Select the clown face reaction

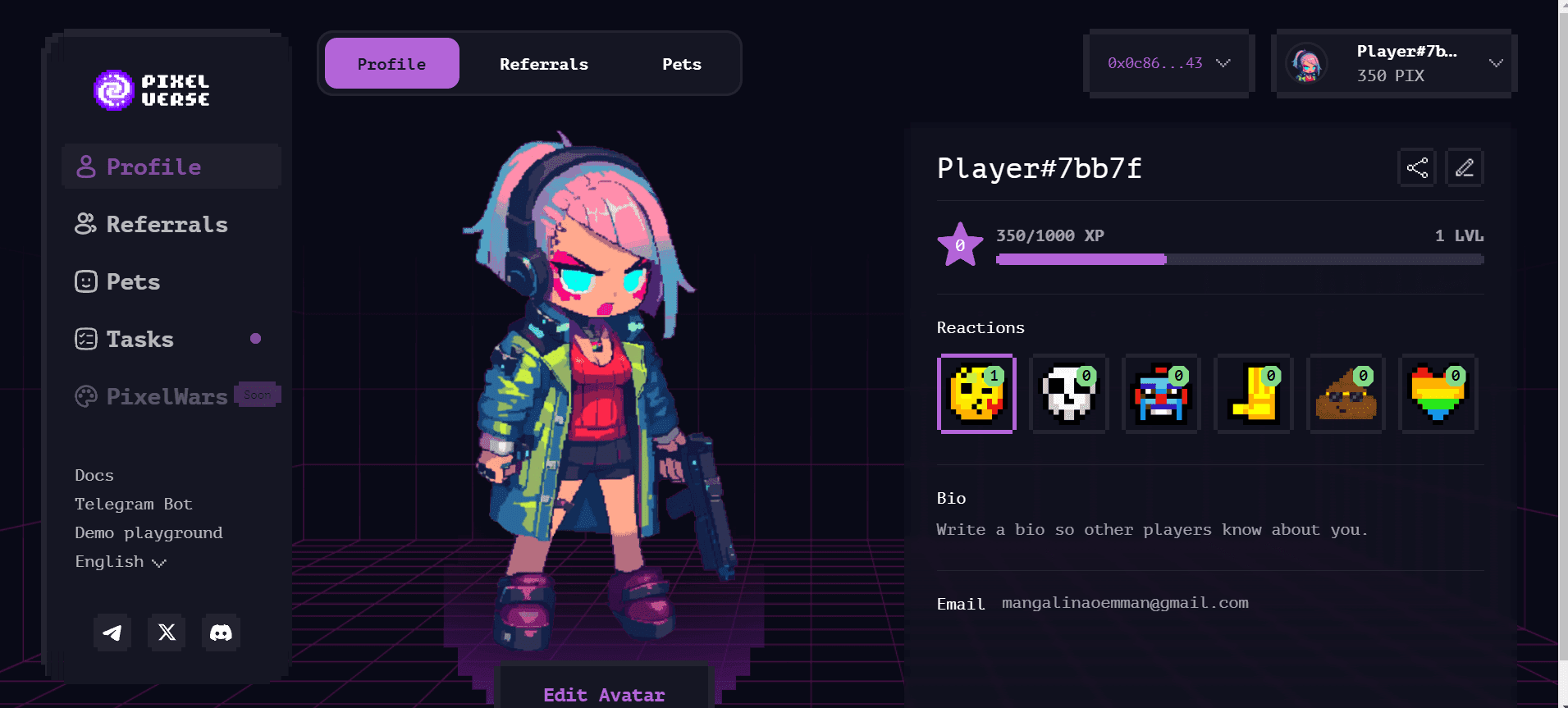coord(1161,395)
